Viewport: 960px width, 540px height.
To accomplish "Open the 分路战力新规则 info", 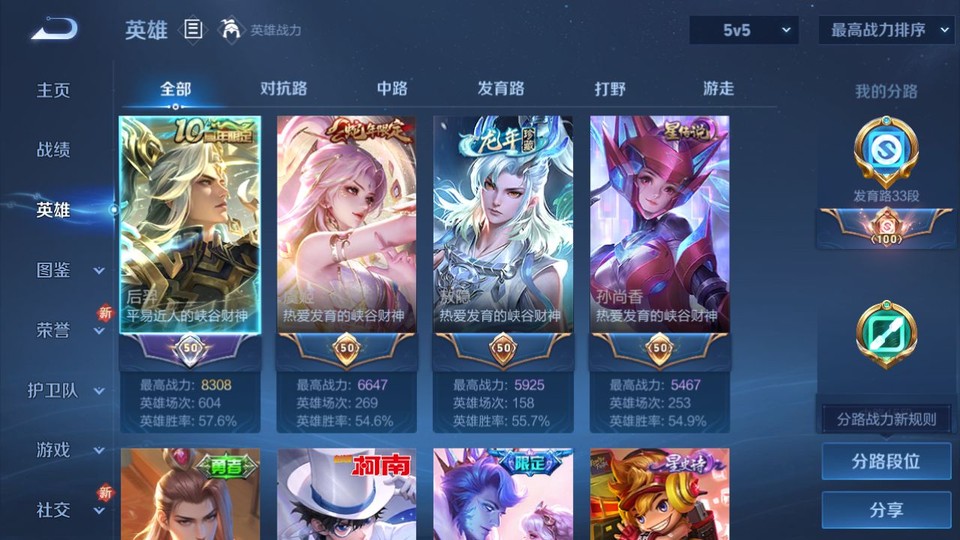I will 886,419.
